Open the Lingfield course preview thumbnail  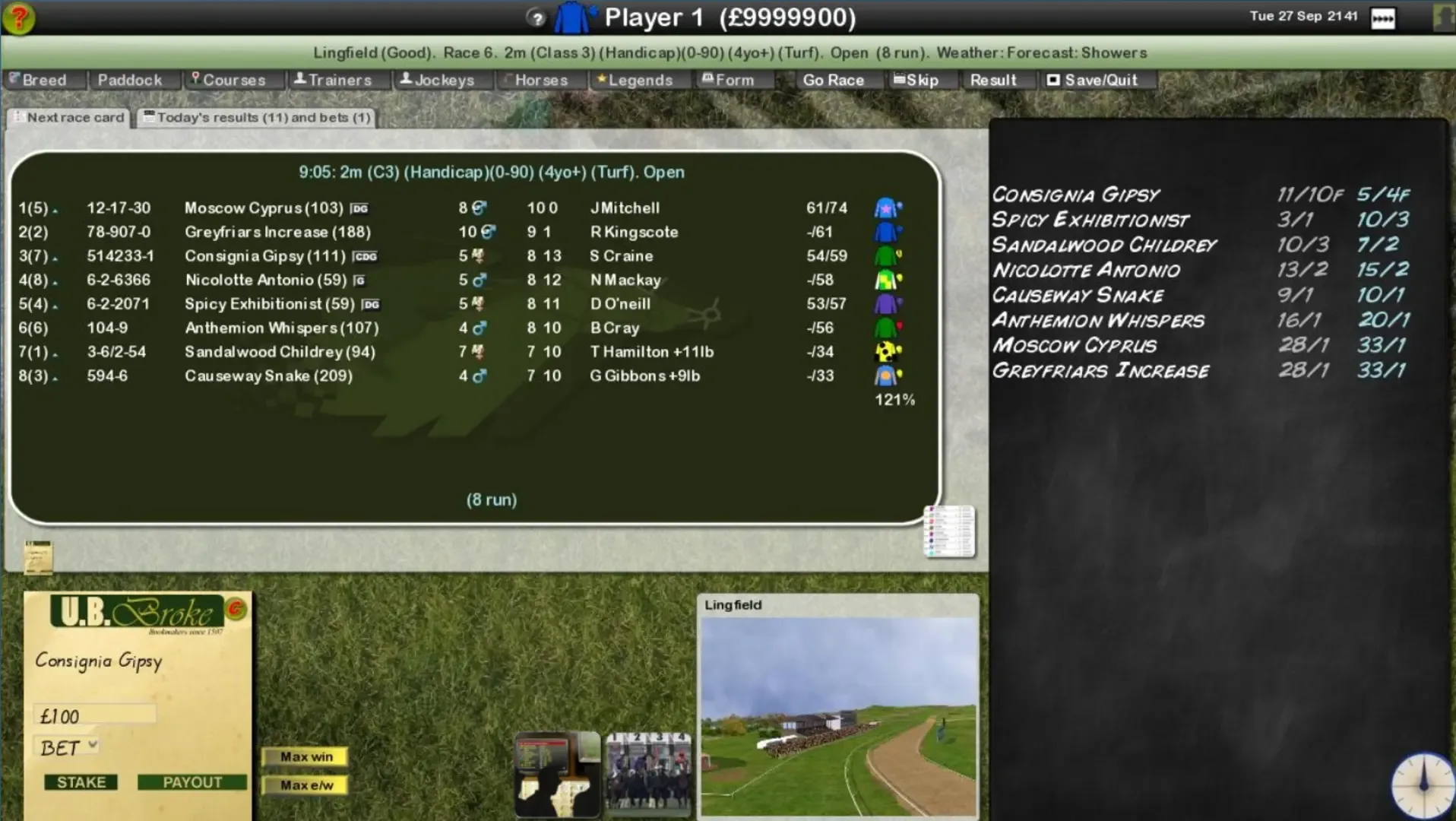tap(837, 707)
